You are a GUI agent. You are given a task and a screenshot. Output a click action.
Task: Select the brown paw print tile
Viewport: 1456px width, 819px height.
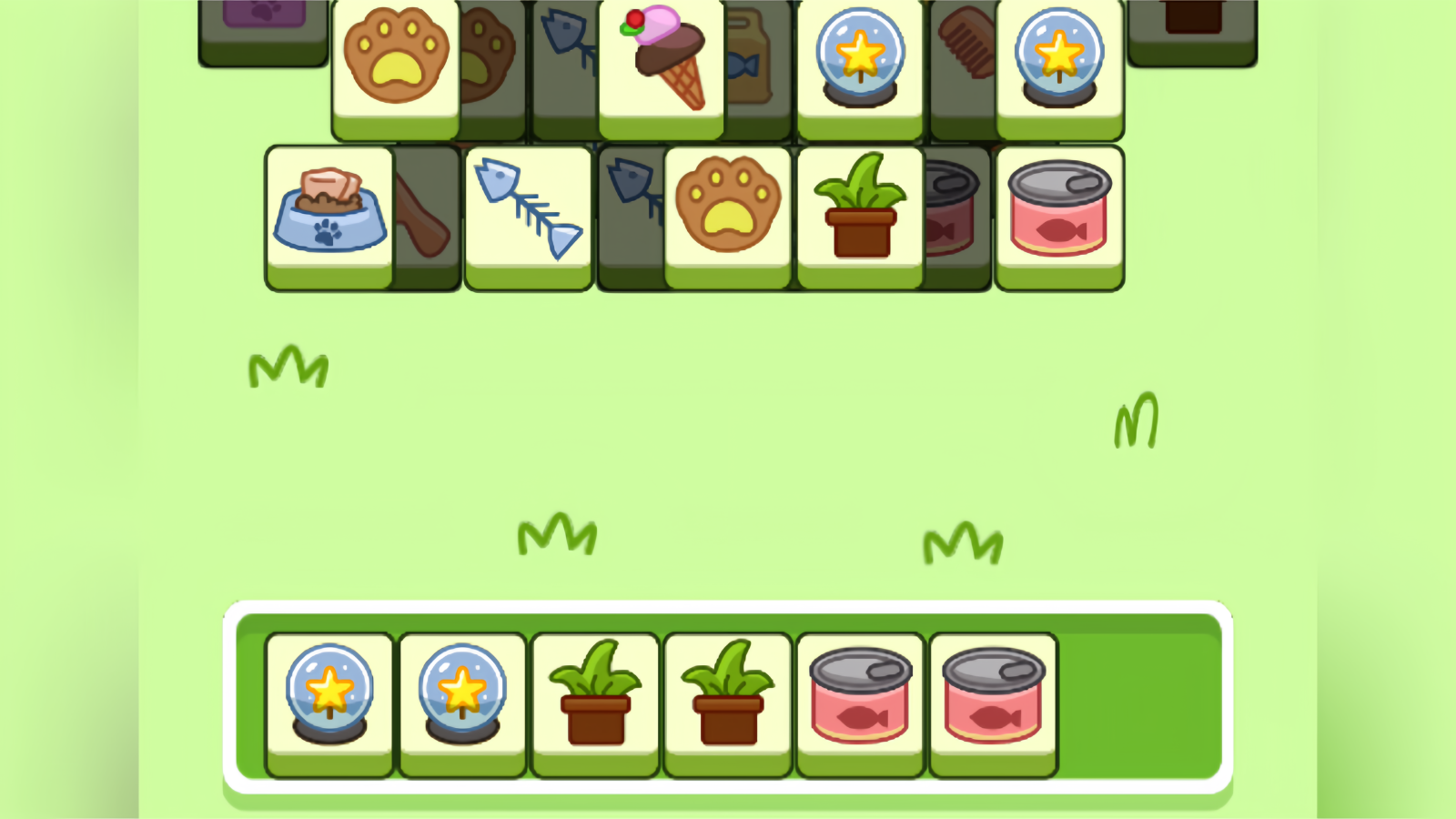(x=395, y=55)
